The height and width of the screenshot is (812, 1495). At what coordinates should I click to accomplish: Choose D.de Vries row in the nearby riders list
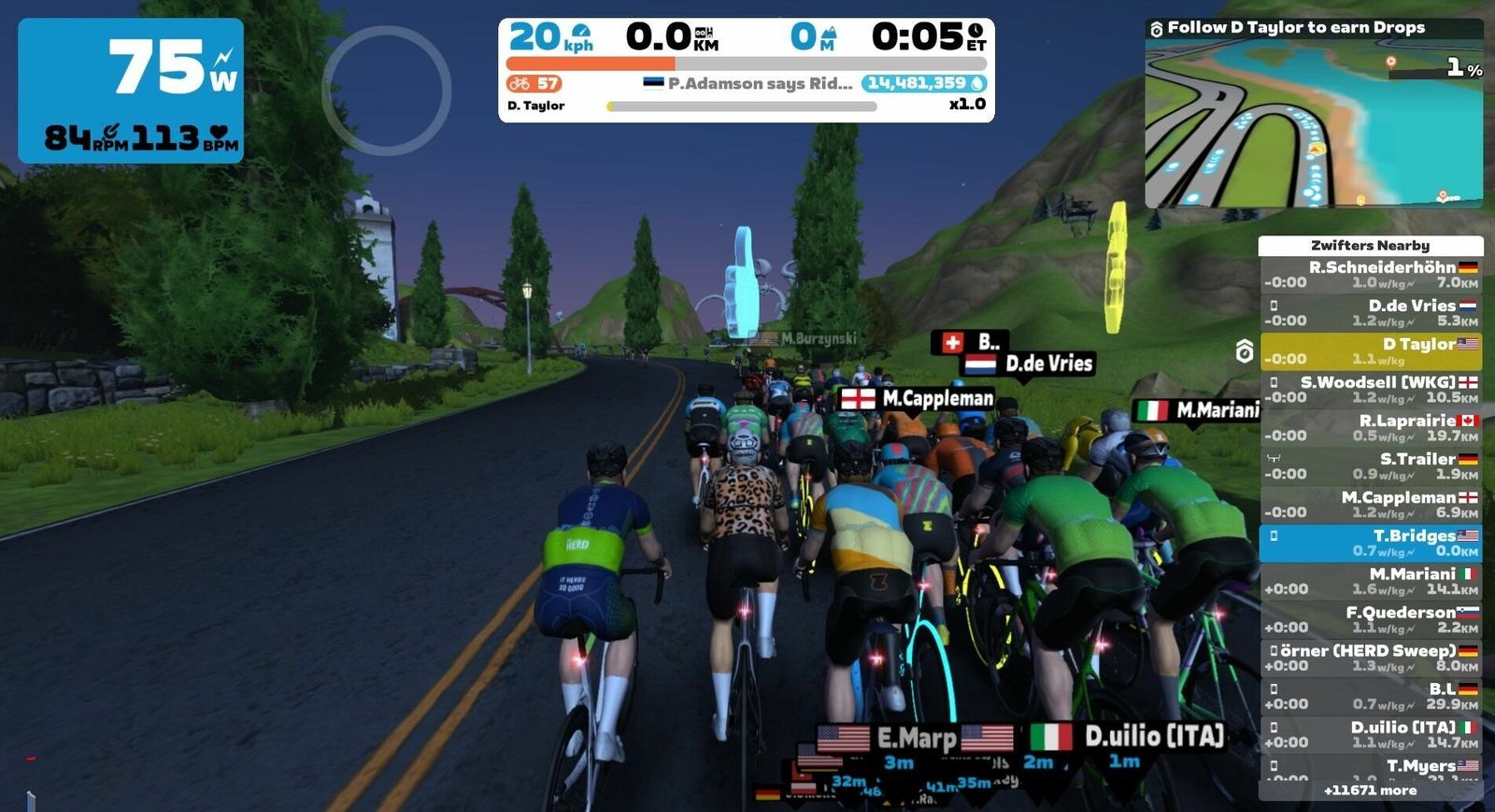tap(1371, 313)
